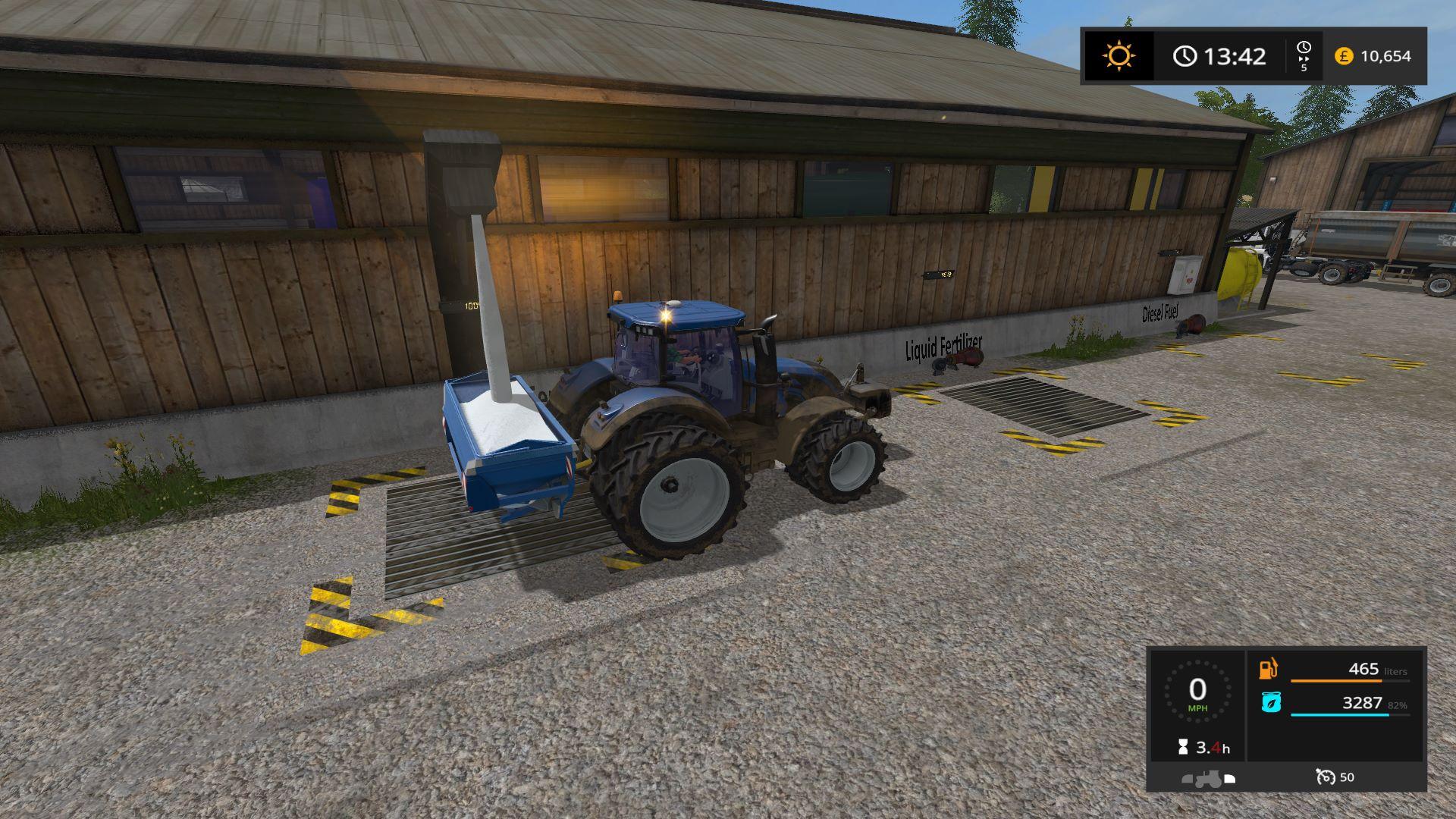
Task: Click the sunny weather icon
Action: click(1119, 56)
